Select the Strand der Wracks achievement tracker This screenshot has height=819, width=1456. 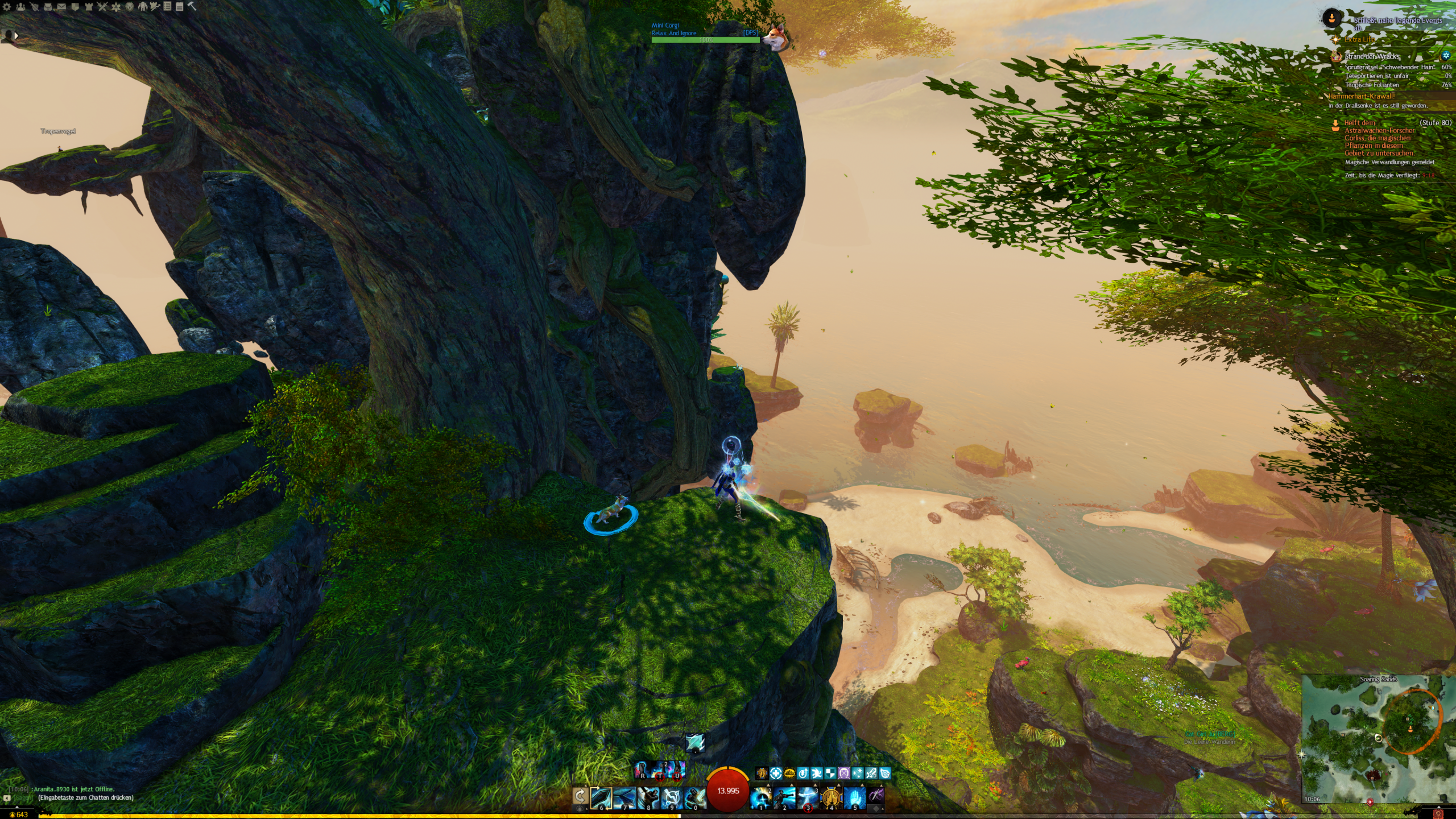(1371, 56)
